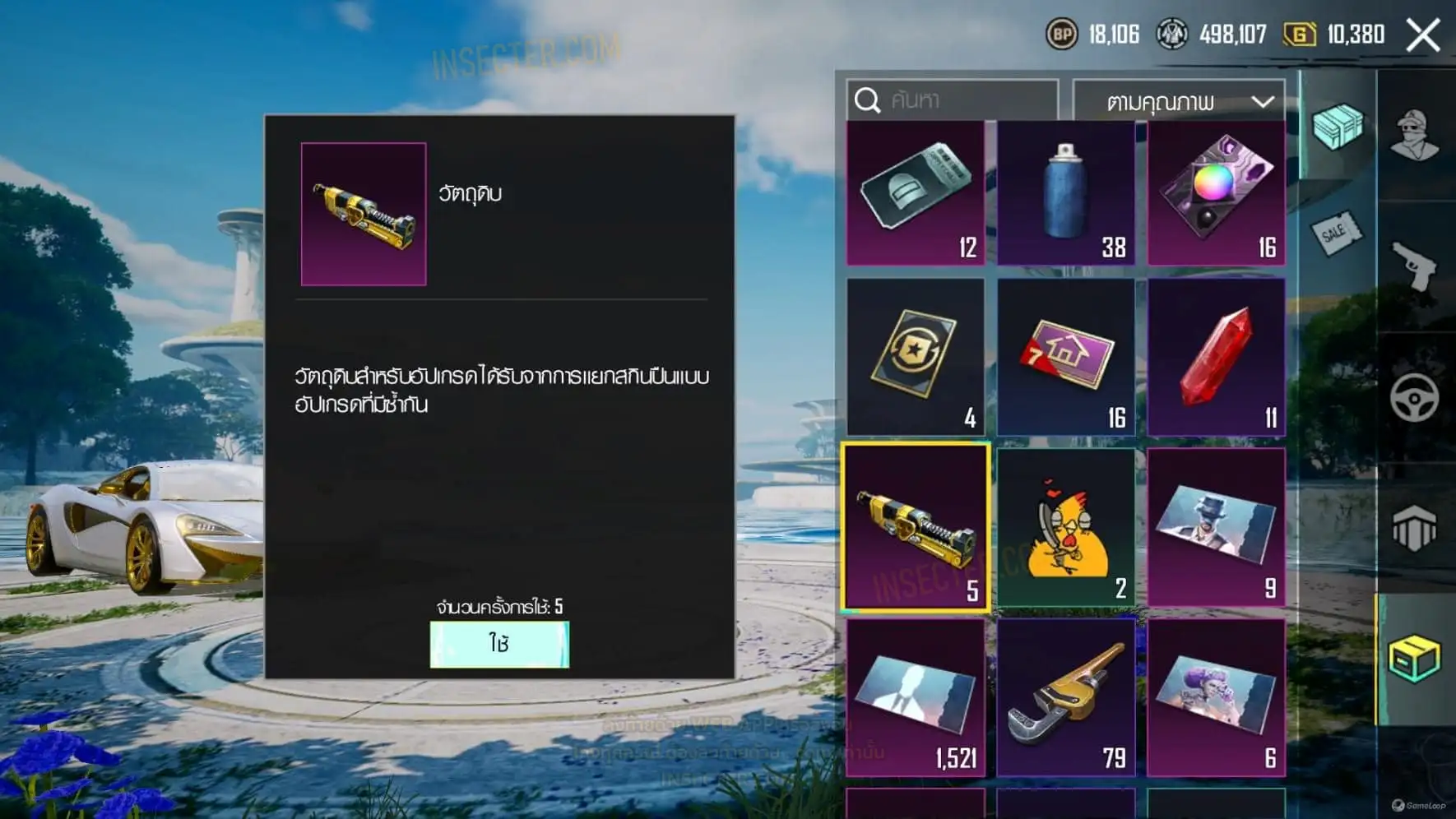Image resolution: width=1456 pixels, height=819 pixels.
Task: Switch to the character outfit tab
Action: (x=1415, y=134)
